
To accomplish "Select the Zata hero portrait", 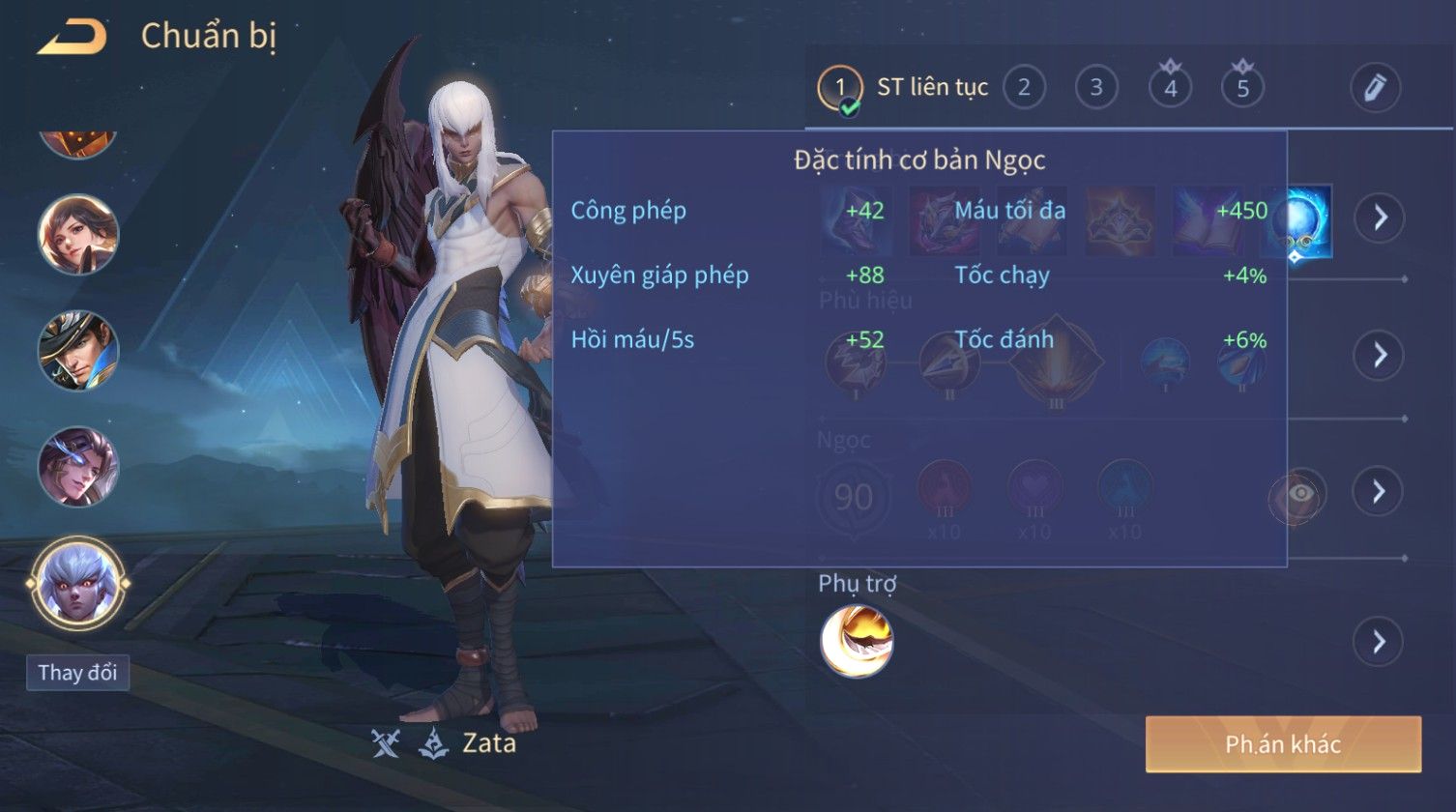I will 77,583.
